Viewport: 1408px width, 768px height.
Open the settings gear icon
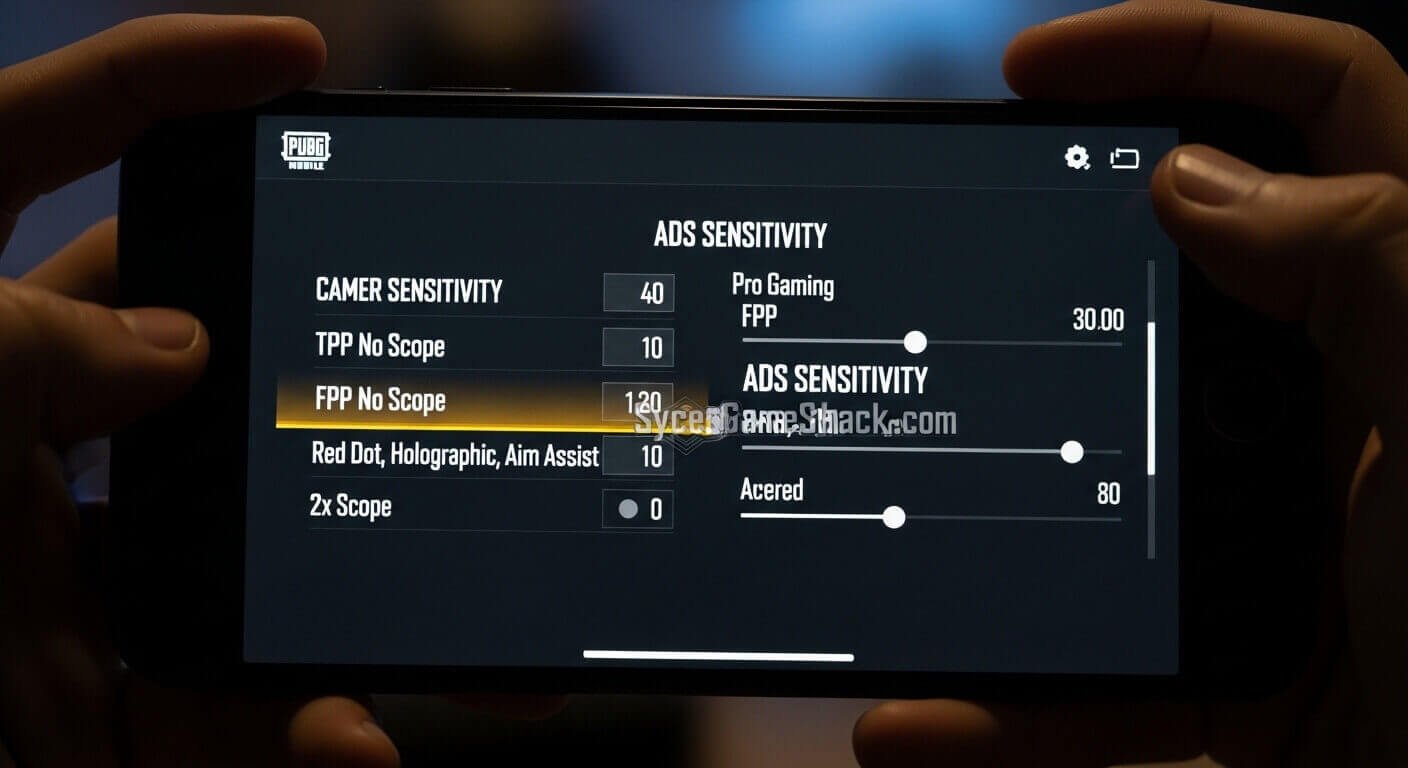tap(1075, 157)
